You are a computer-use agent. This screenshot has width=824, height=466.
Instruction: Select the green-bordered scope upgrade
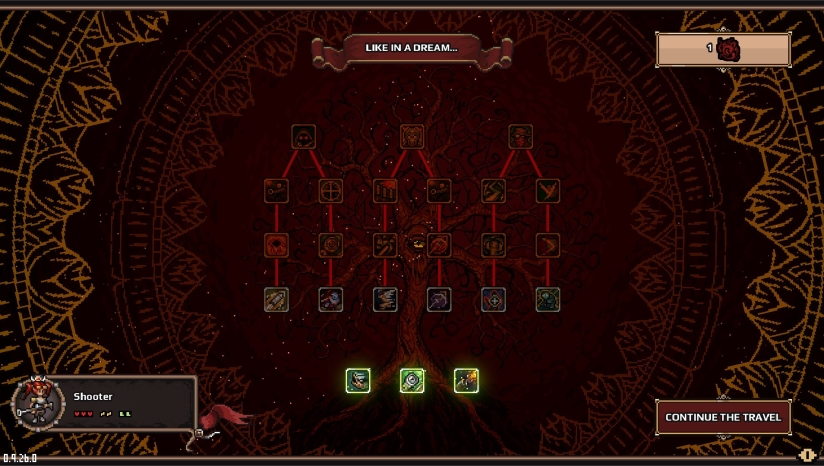tap(412, 381)
